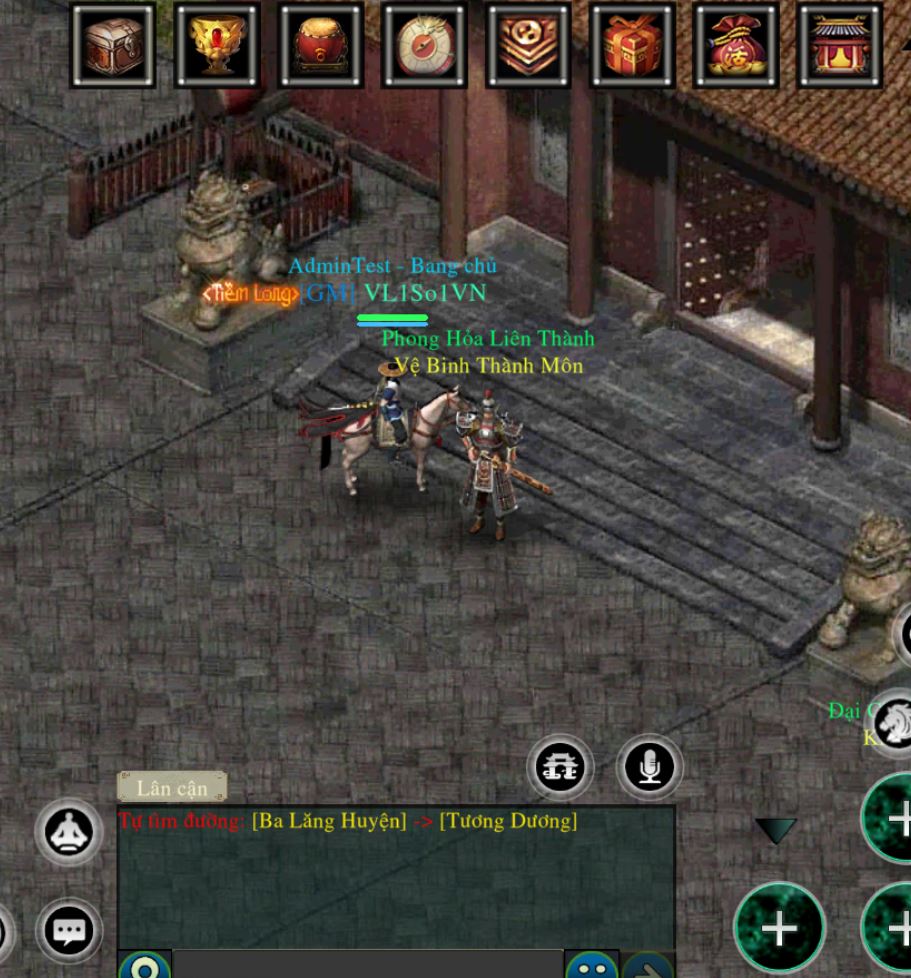
Task: Open the treasure chest icon
Action: tap(113, 45)
